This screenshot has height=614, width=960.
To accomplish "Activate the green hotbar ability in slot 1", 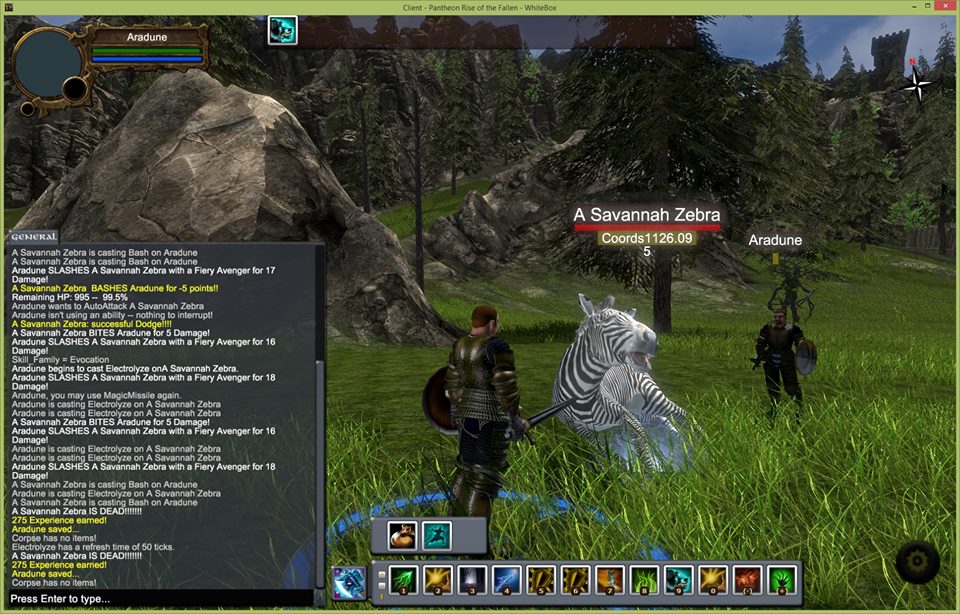I will pyautogui.click(x=403, y=579).
